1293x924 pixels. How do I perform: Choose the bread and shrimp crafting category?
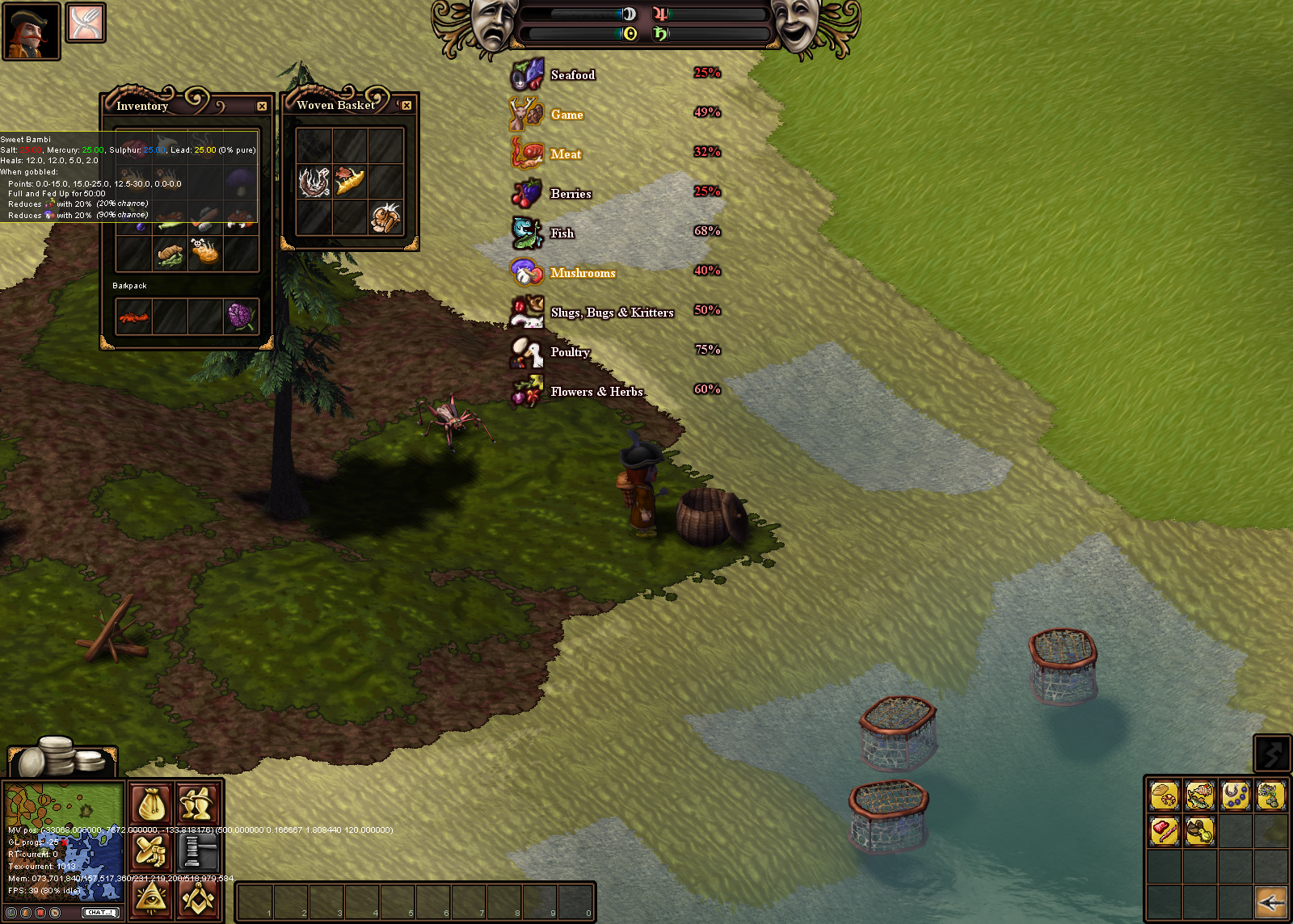1165,796
